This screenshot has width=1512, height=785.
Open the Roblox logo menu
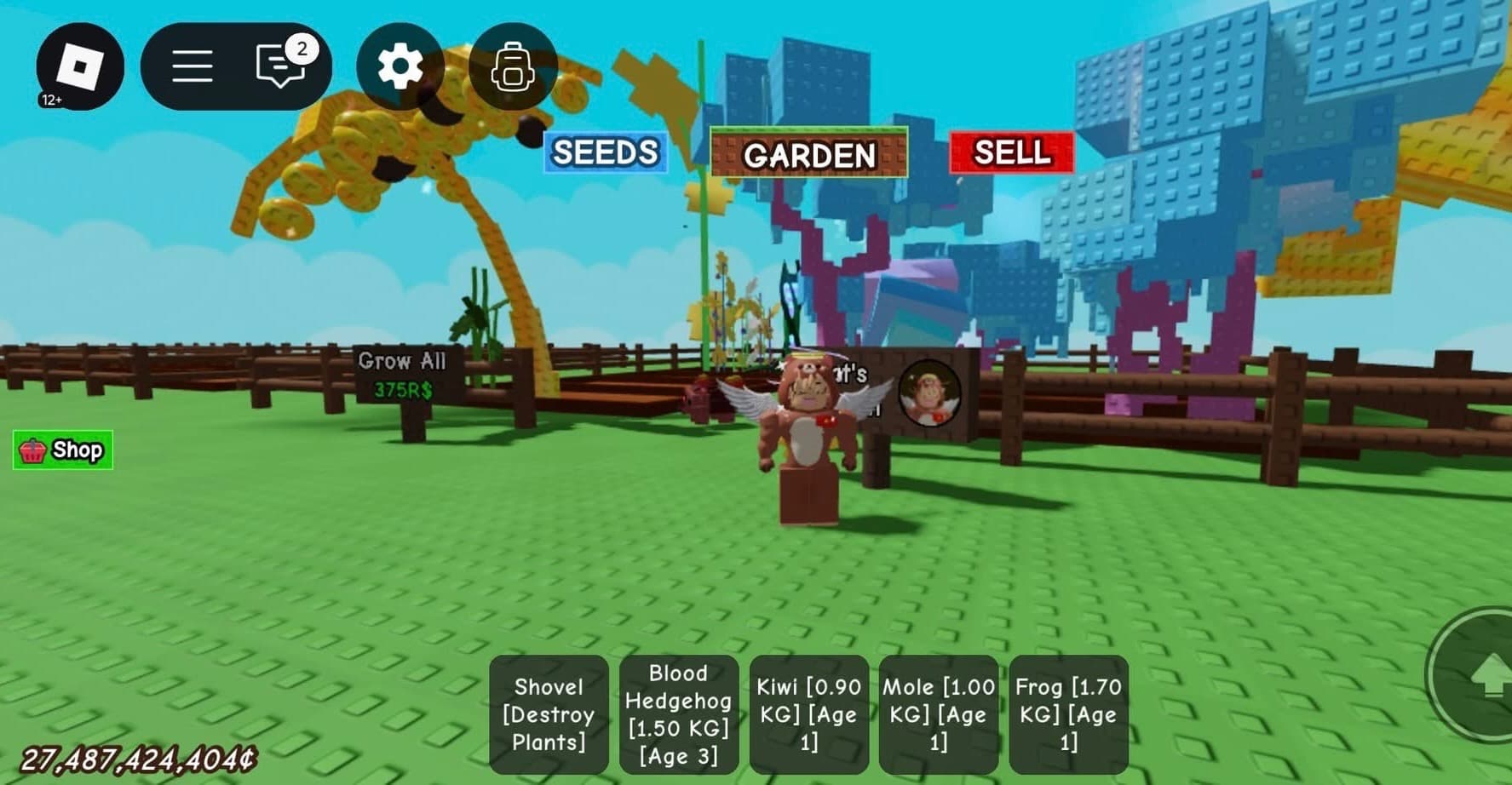(x=80, y=66)
